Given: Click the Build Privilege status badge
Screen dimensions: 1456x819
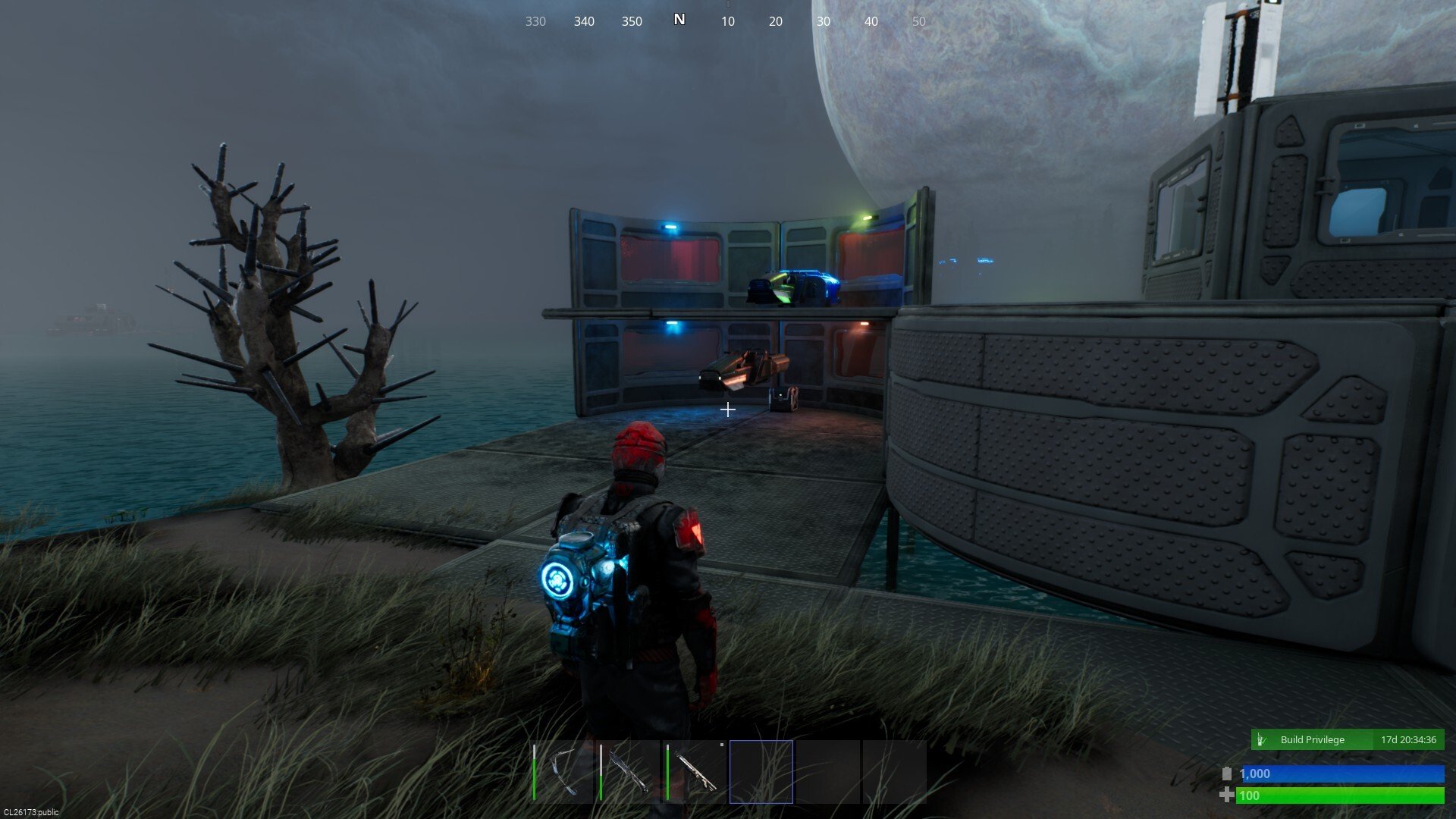Looking at the screenshot, I should [x=1347, y=739].
